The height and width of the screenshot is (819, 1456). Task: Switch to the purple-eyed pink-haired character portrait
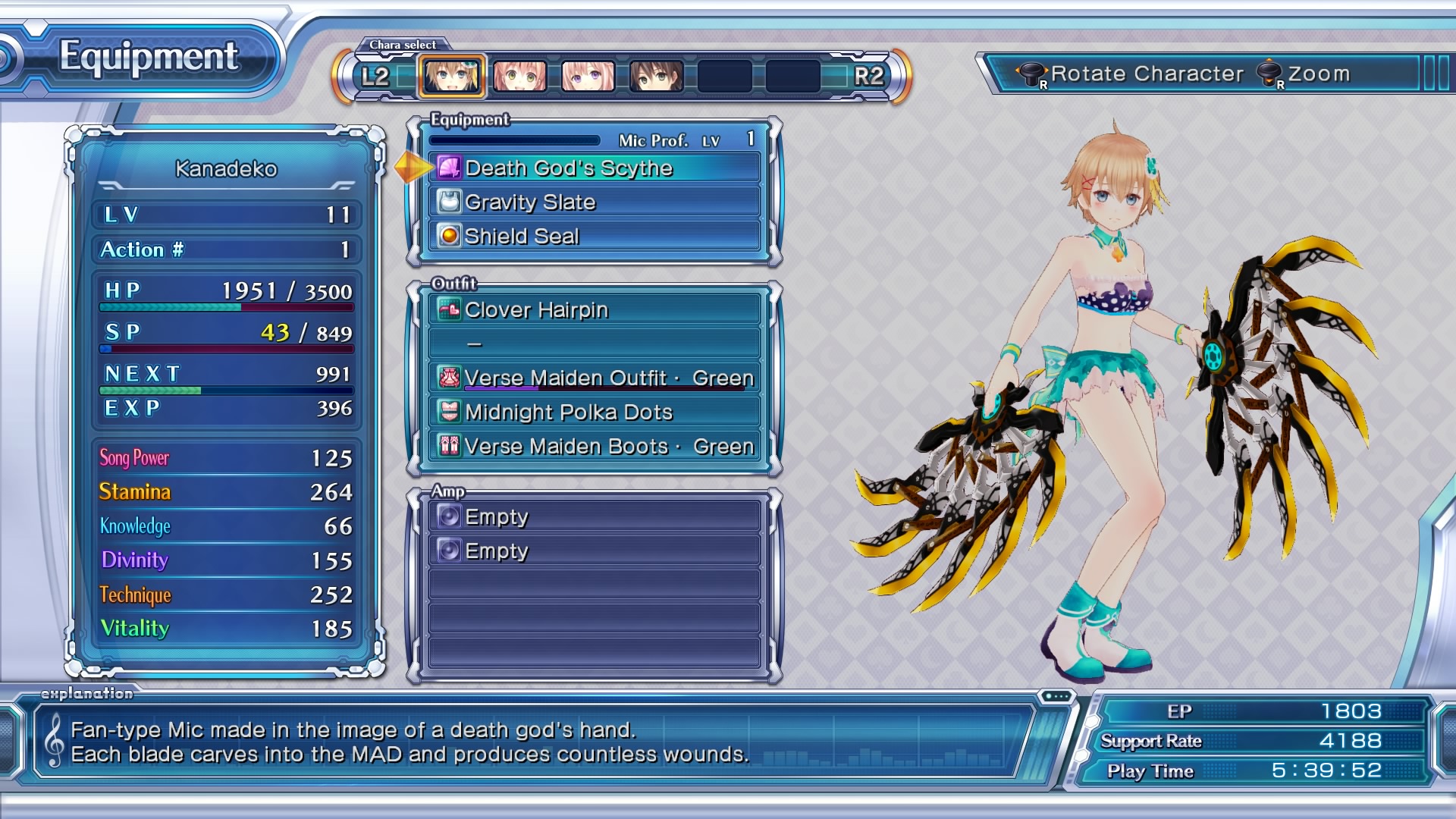[588, 77]
